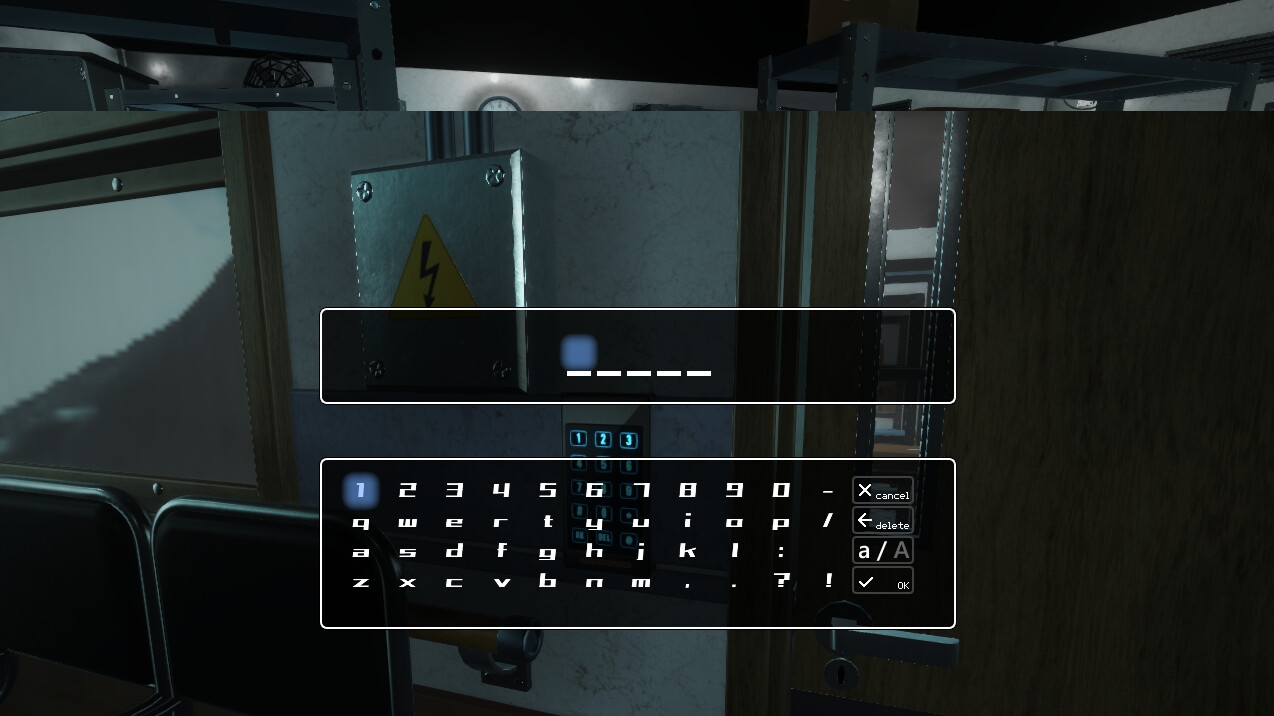Toggle the a/A letter case key

pyautogui.click(x=882, y=551)
